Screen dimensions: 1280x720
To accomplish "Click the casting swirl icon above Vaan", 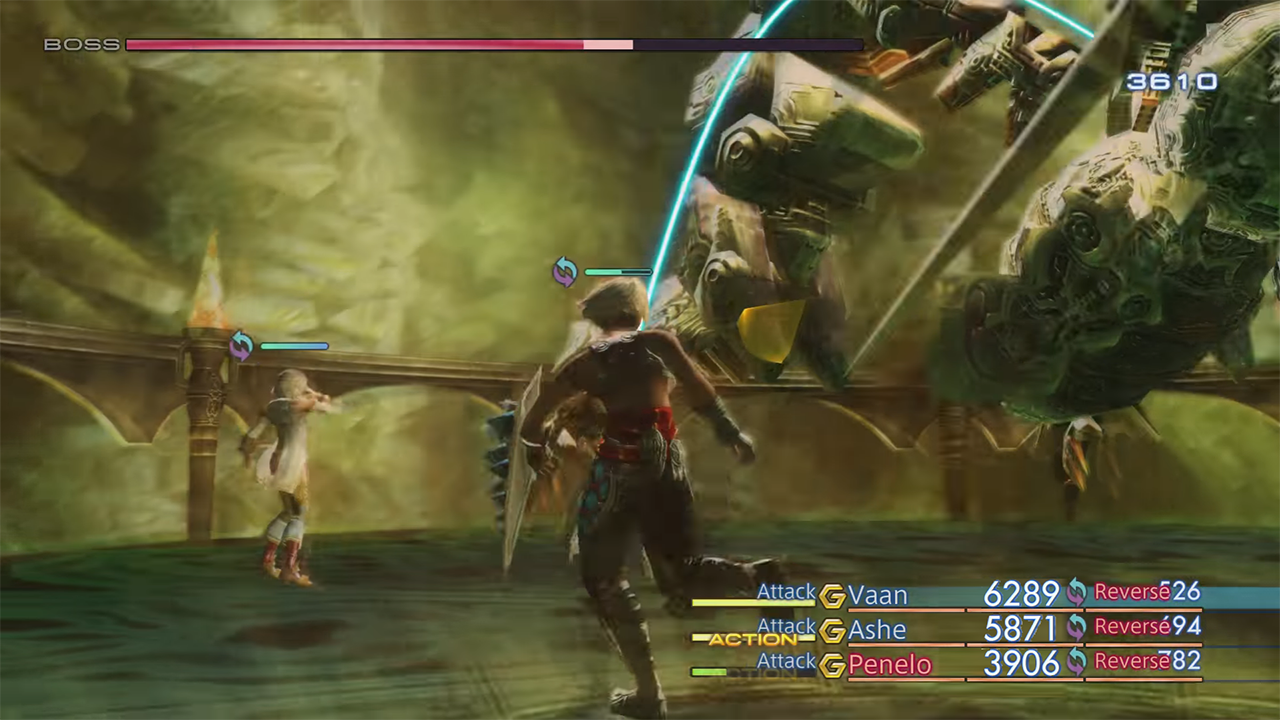I will (x=565, y=271).
